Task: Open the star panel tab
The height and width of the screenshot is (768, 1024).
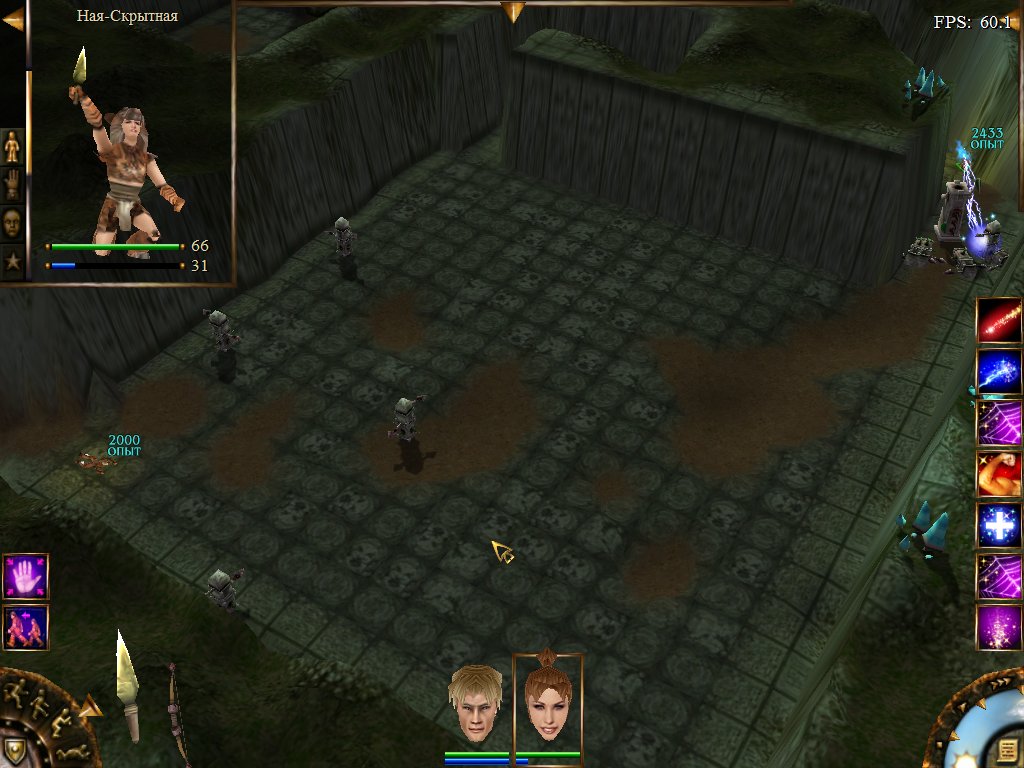Action: coord(12,261)
